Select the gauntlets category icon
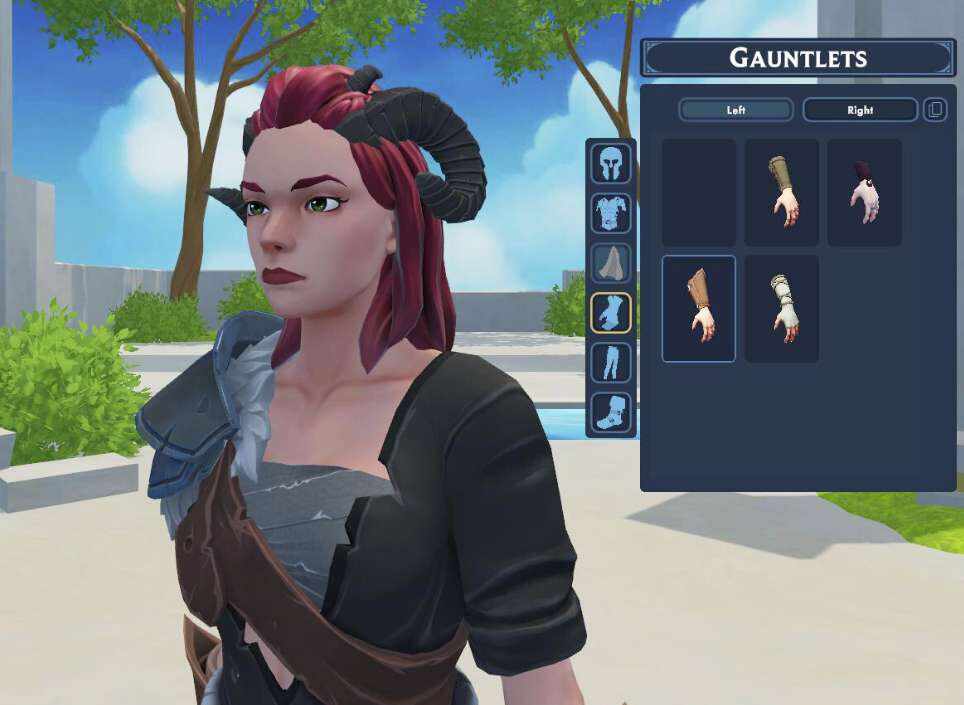 coord(610,313)
